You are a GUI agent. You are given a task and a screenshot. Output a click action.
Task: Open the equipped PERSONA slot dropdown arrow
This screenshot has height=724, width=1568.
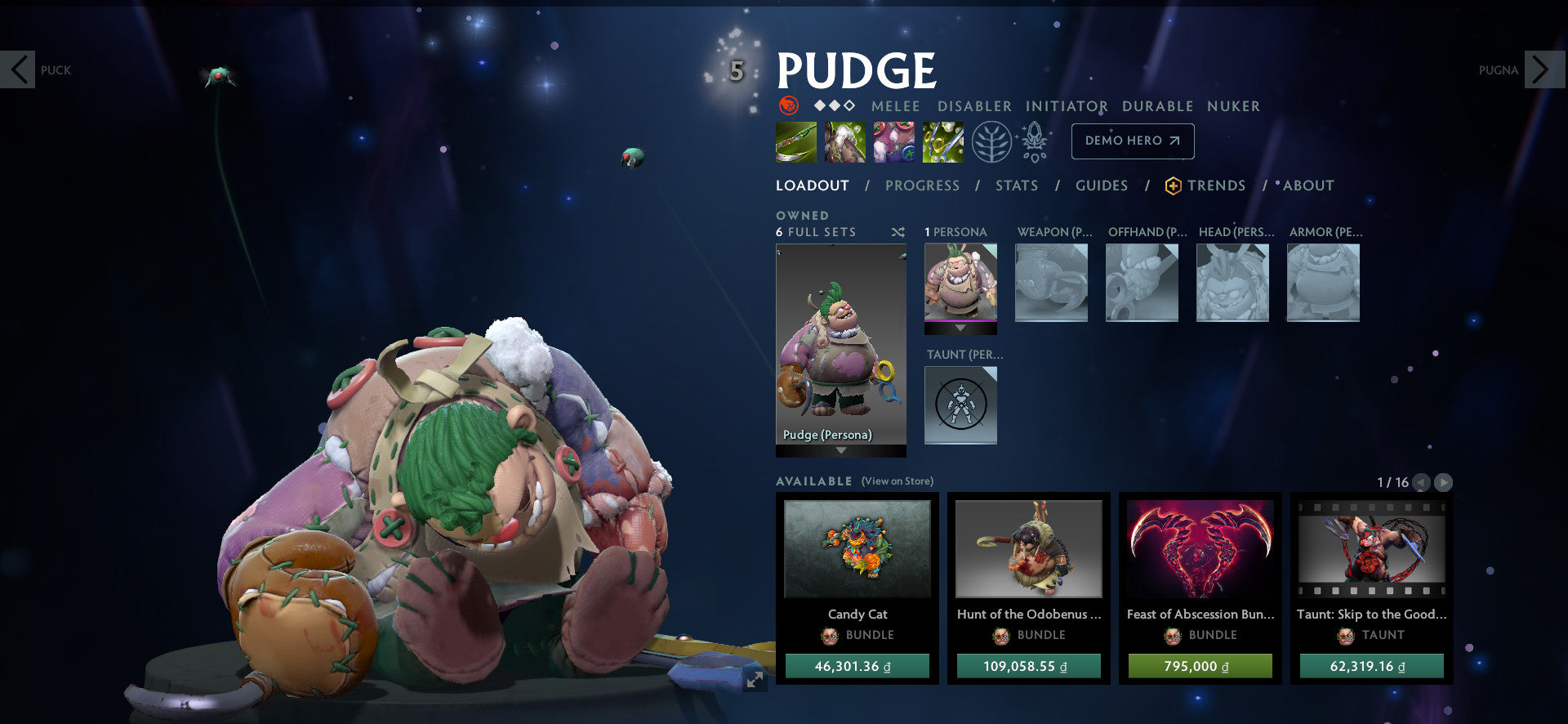(x=960, y=327)
